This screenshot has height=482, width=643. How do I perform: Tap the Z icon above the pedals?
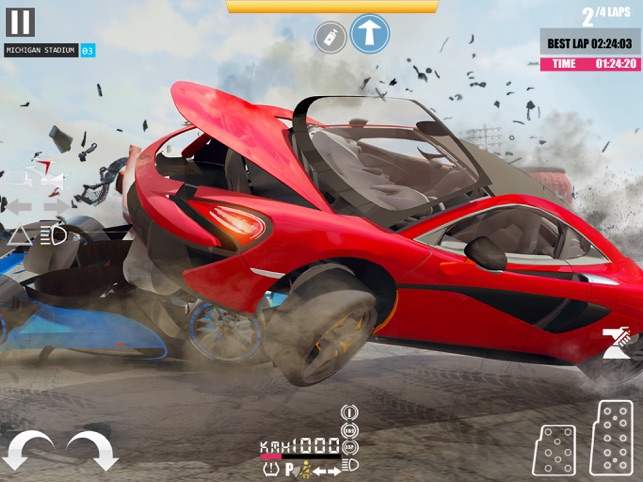click(x=613, y=344)
